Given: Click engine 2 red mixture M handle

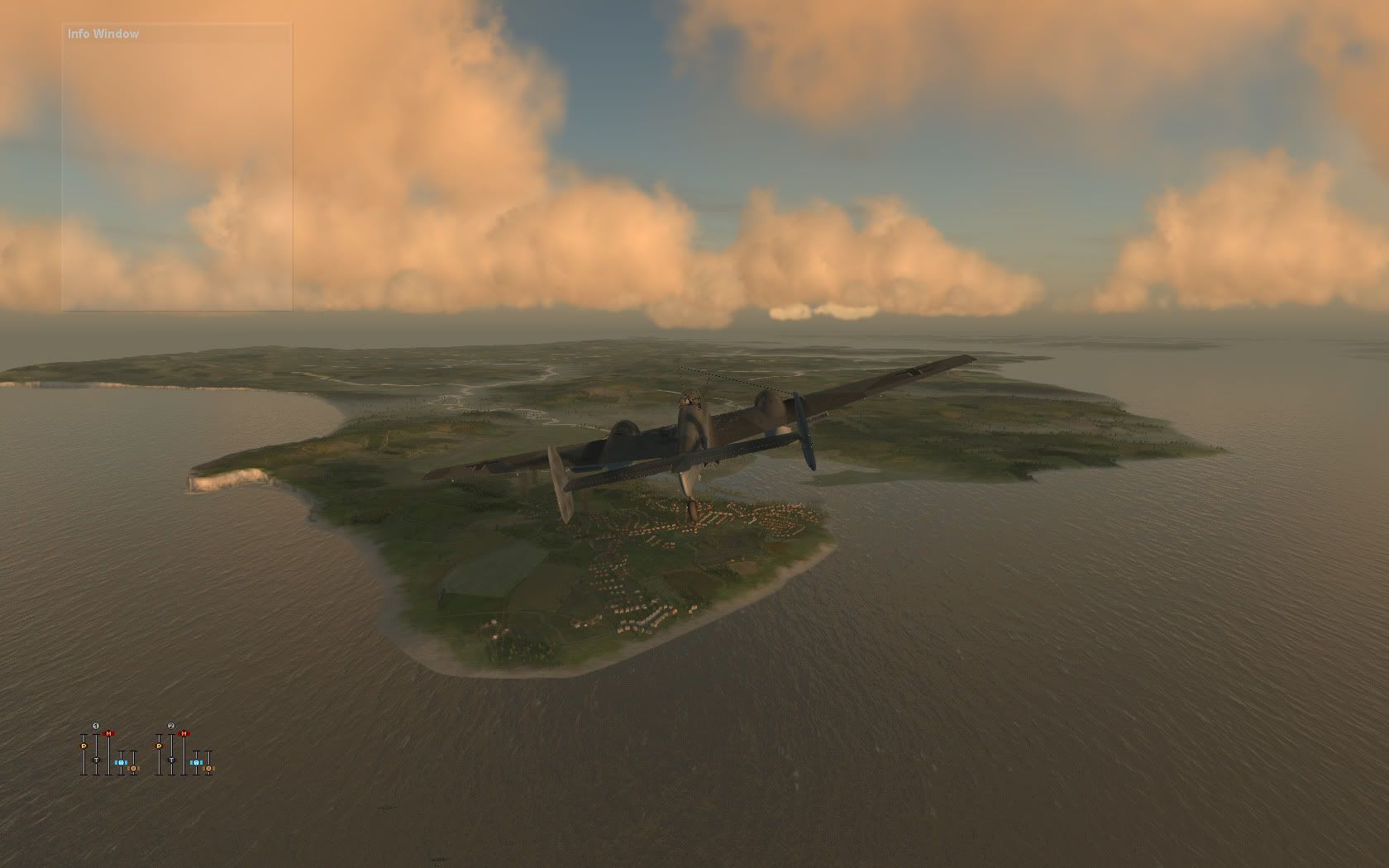Looking at the screenshot, I should point(184,734).
